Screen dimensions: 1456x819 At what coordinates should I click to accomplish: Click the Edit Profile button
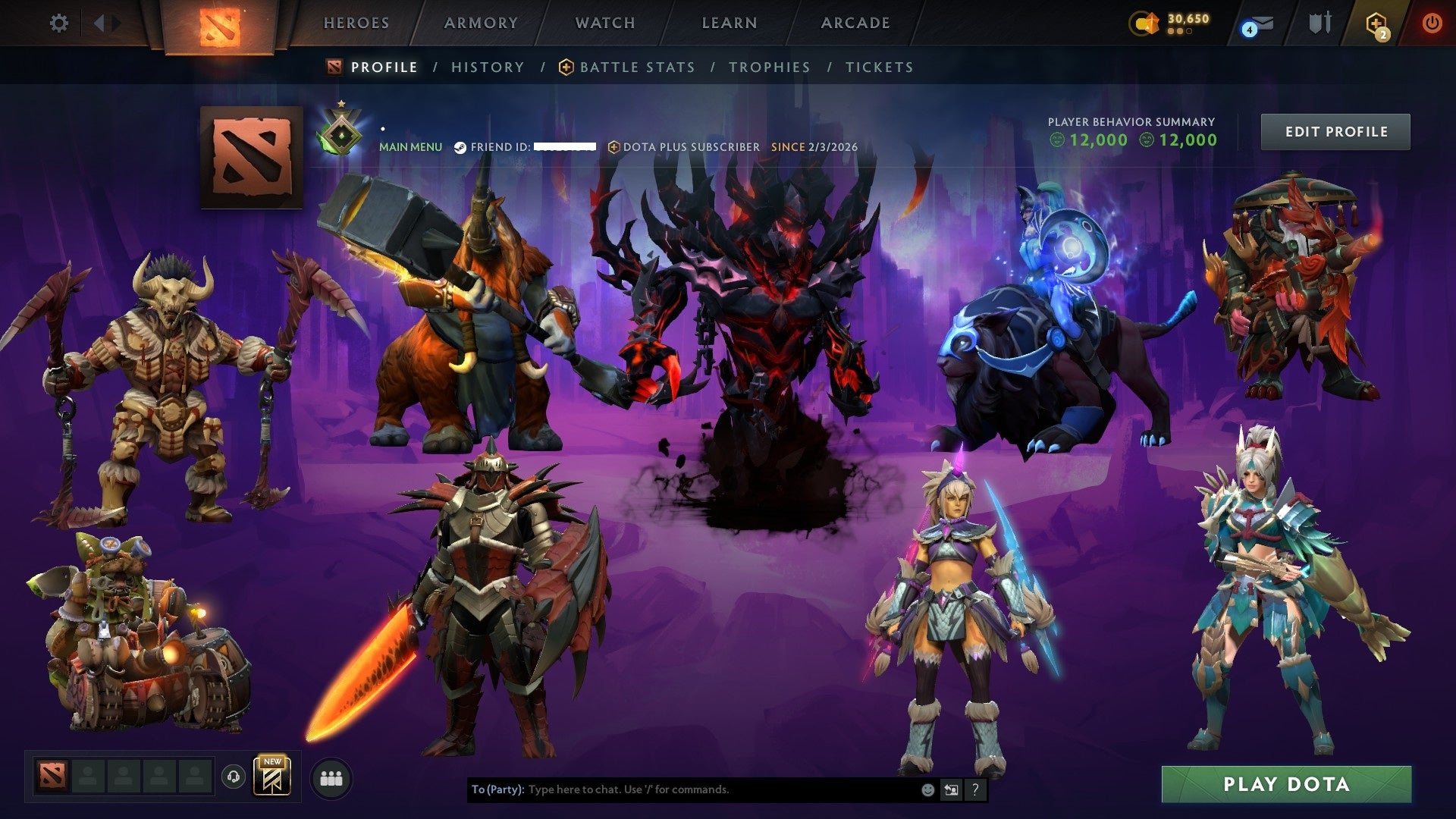1335,130
